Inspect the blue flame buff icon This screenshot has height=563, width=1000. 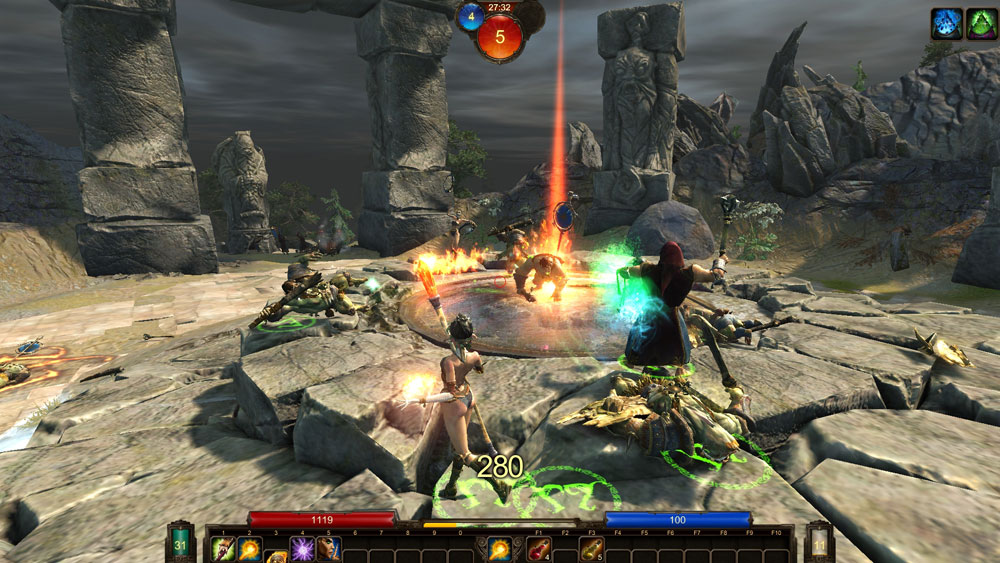coord(946,23)
